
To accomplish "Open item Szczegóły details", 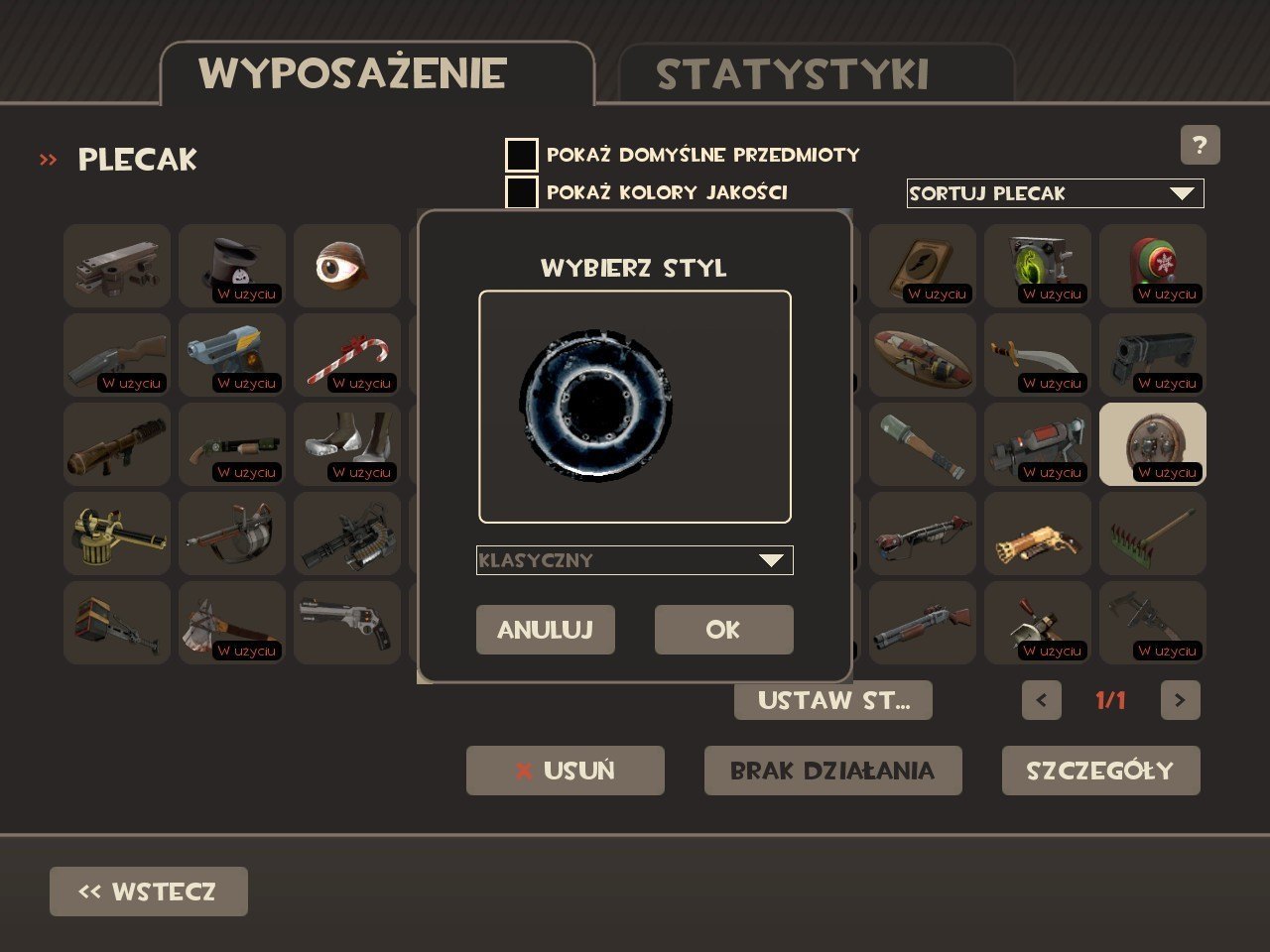I will [1100, 771].
